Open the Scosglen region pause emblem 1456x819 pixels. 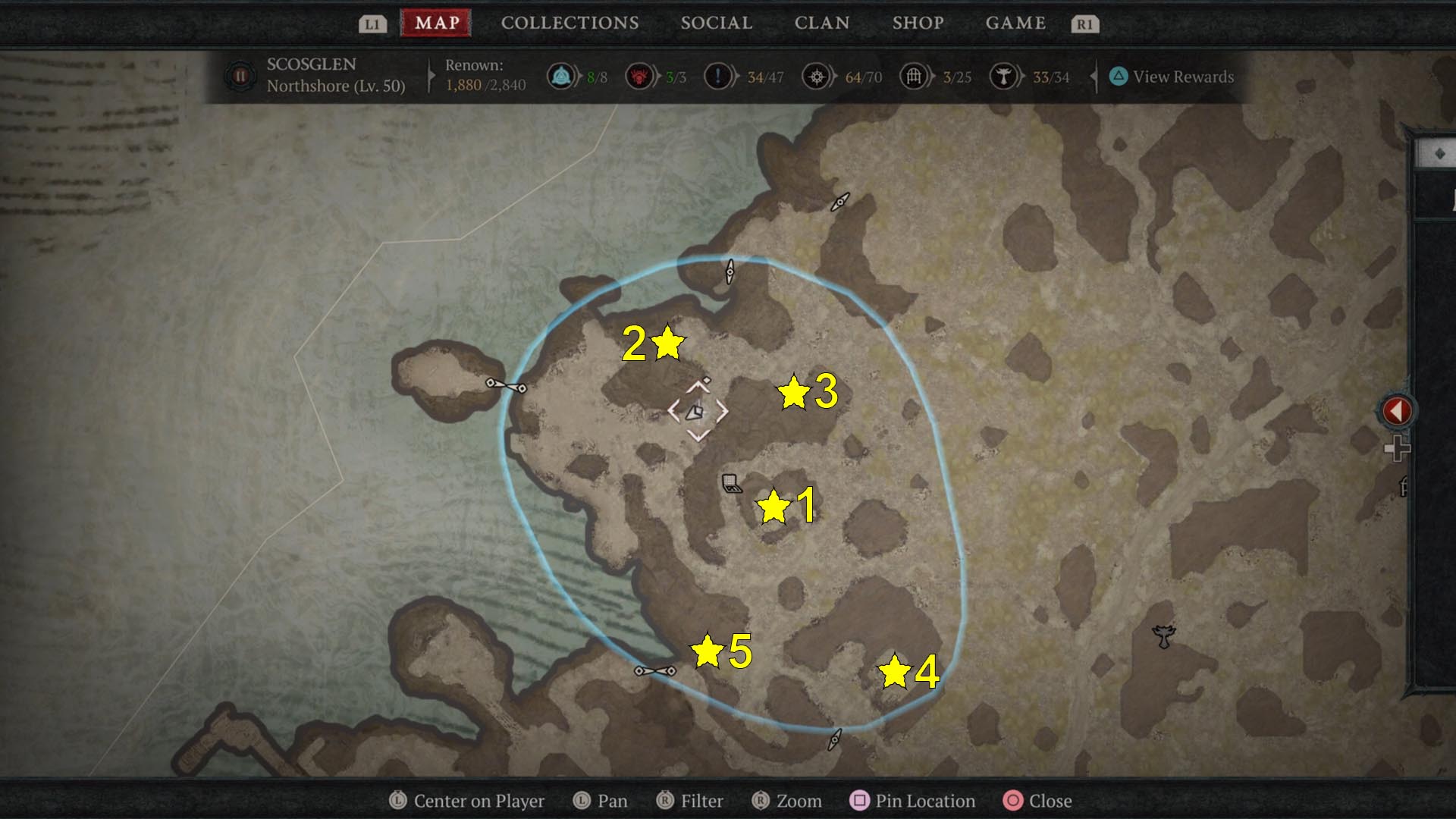240,76
